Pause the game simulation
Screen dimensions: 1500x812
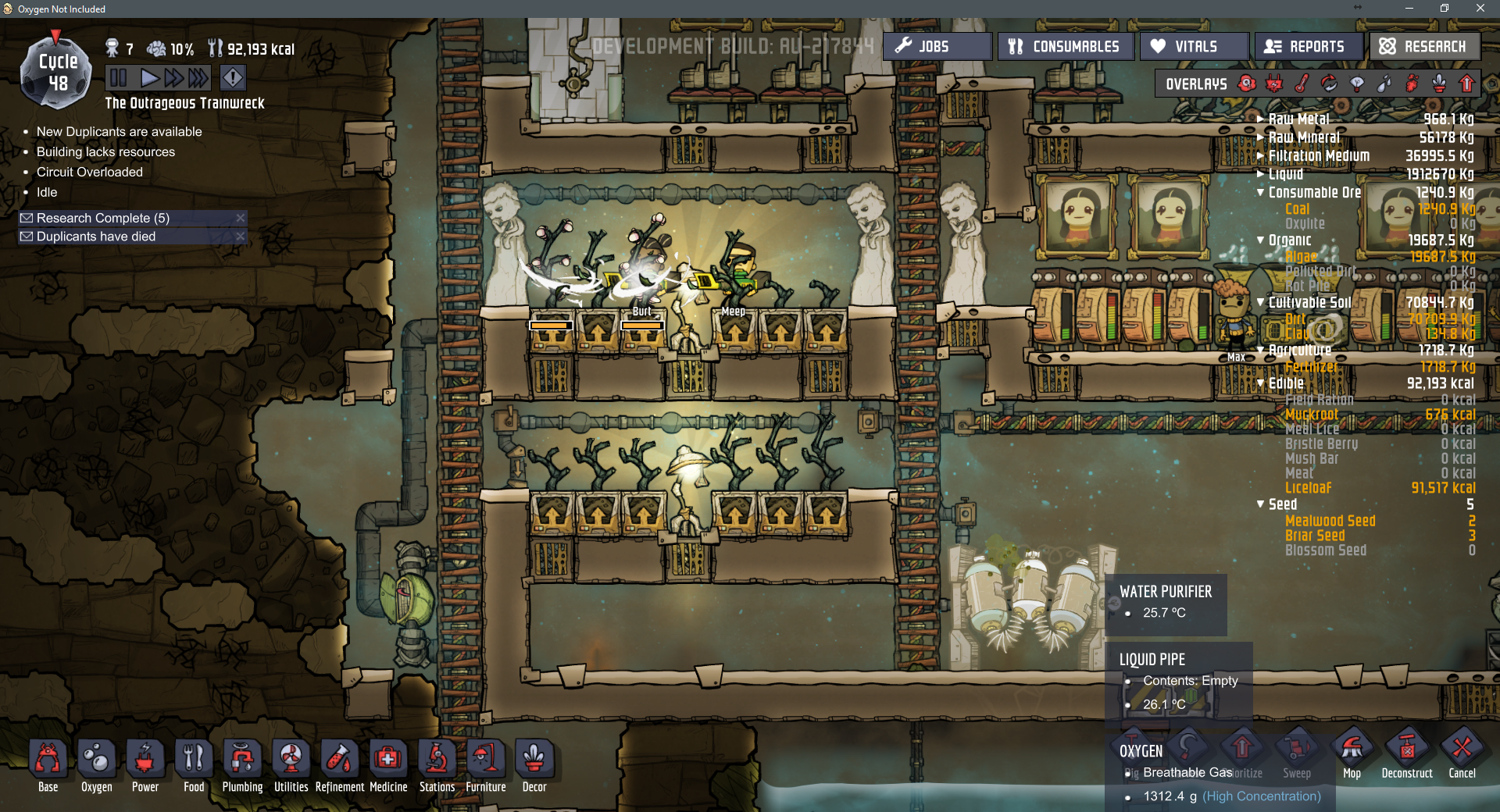tap(119, 78)
